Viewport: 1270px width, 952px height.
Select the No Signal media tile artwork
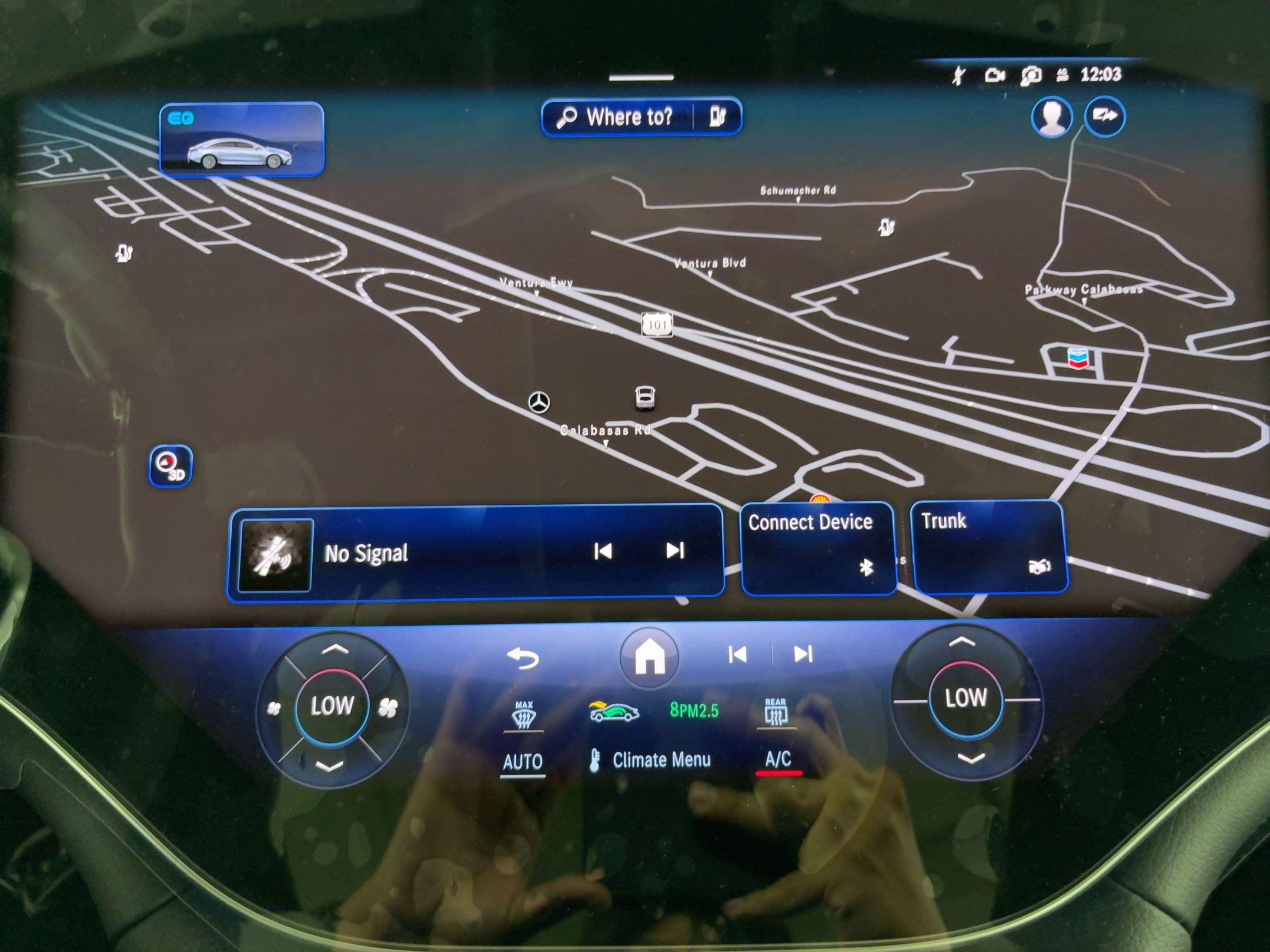pos(275,555)
